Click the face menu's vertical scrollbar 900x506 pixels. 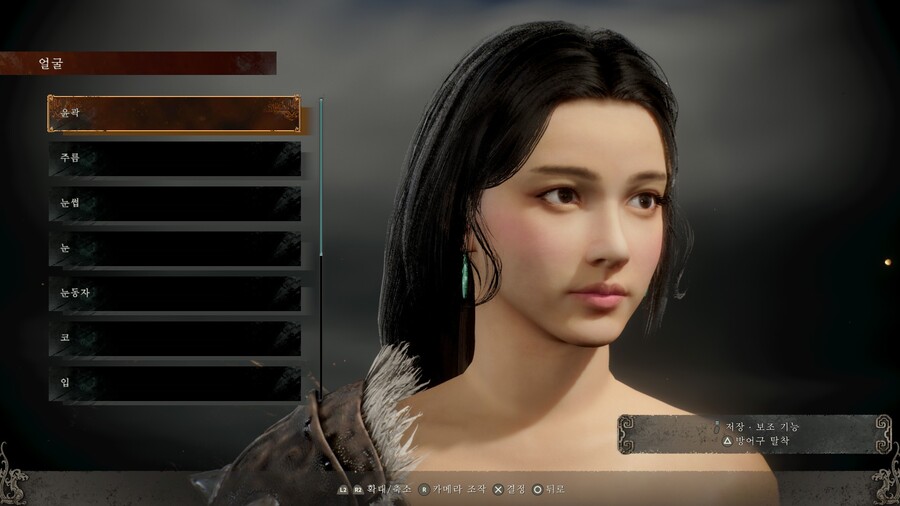pyautogui.click(x=321, y=178)
